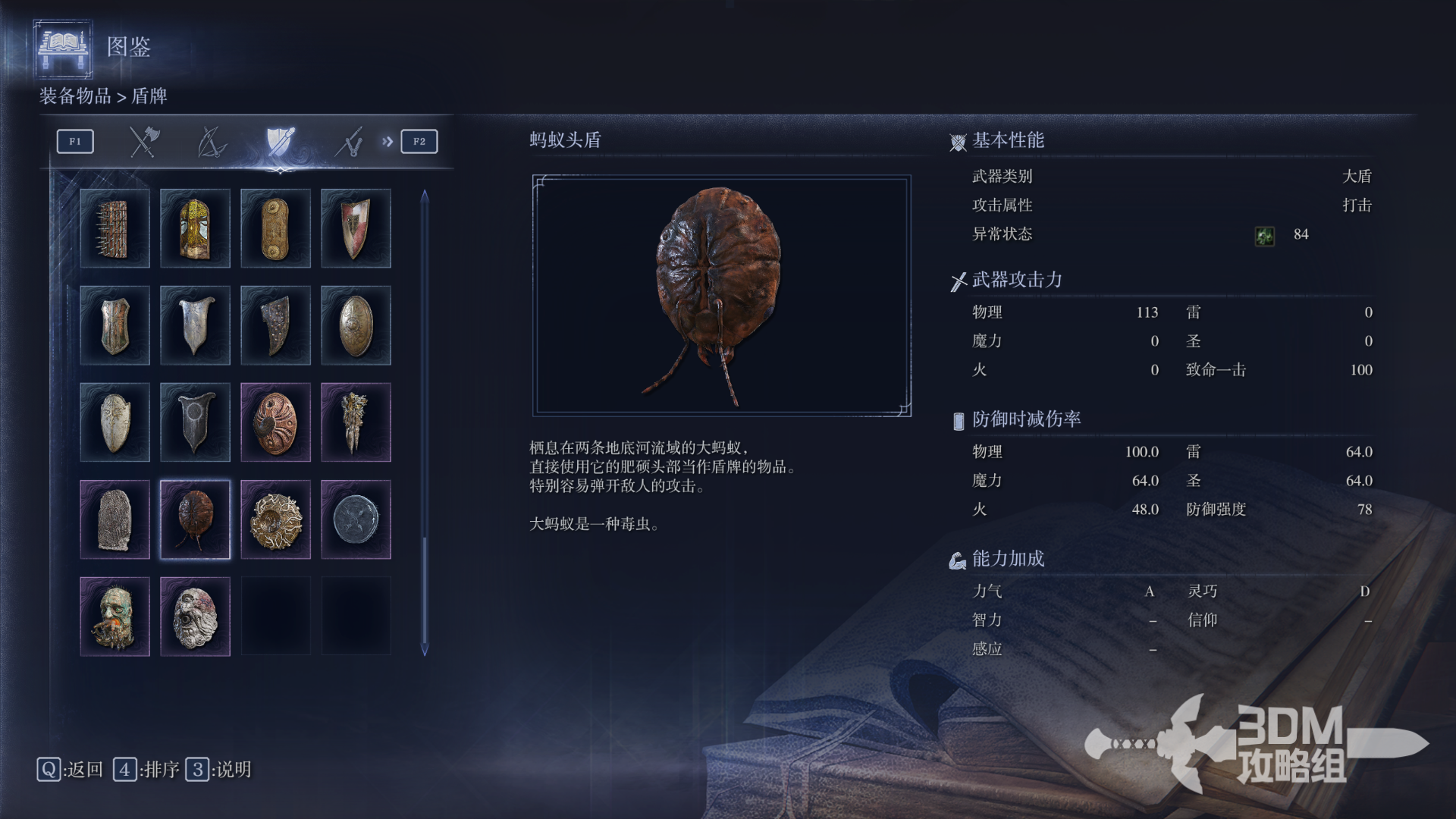Select the grey fingerprint stone shield

coord(115,519)
